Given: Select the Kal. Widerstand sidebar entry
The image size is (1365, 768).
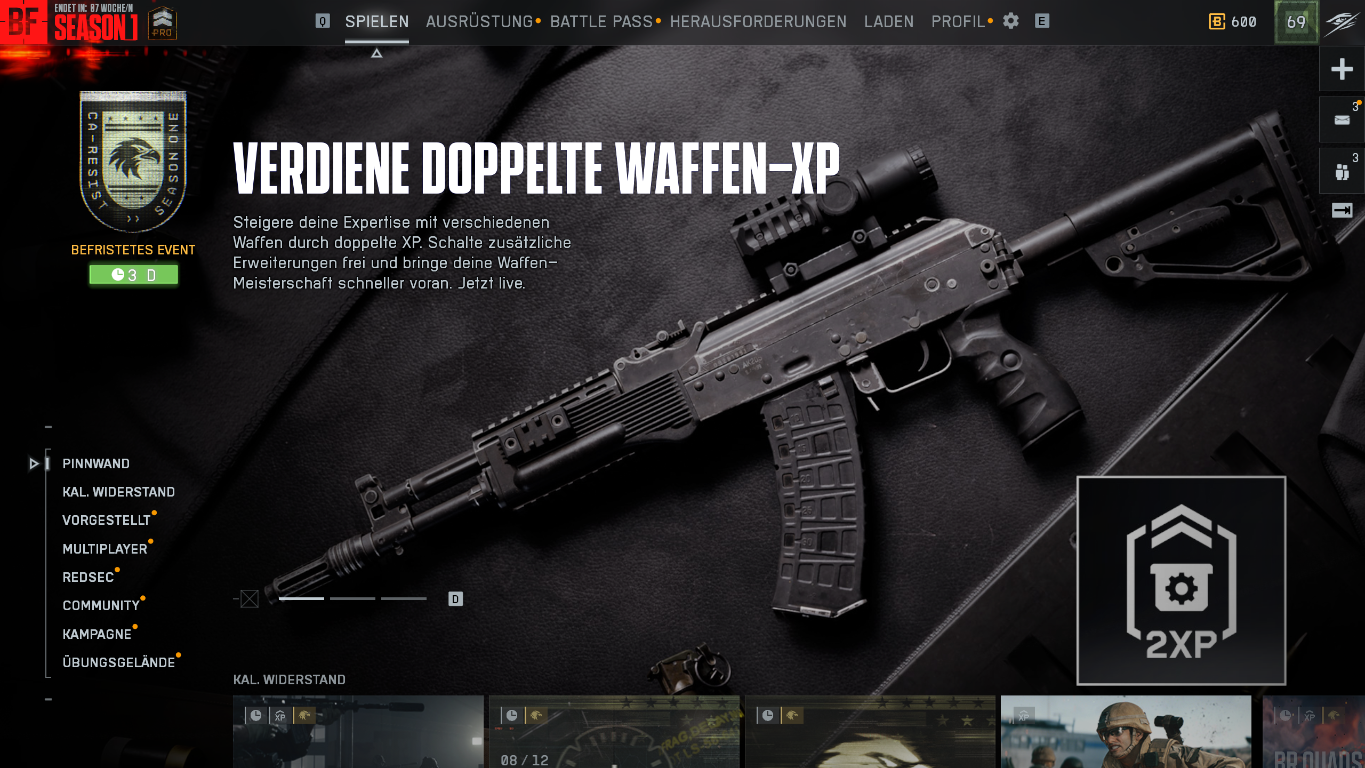Looking at the screenshot, I should click(x=117, y=491).
